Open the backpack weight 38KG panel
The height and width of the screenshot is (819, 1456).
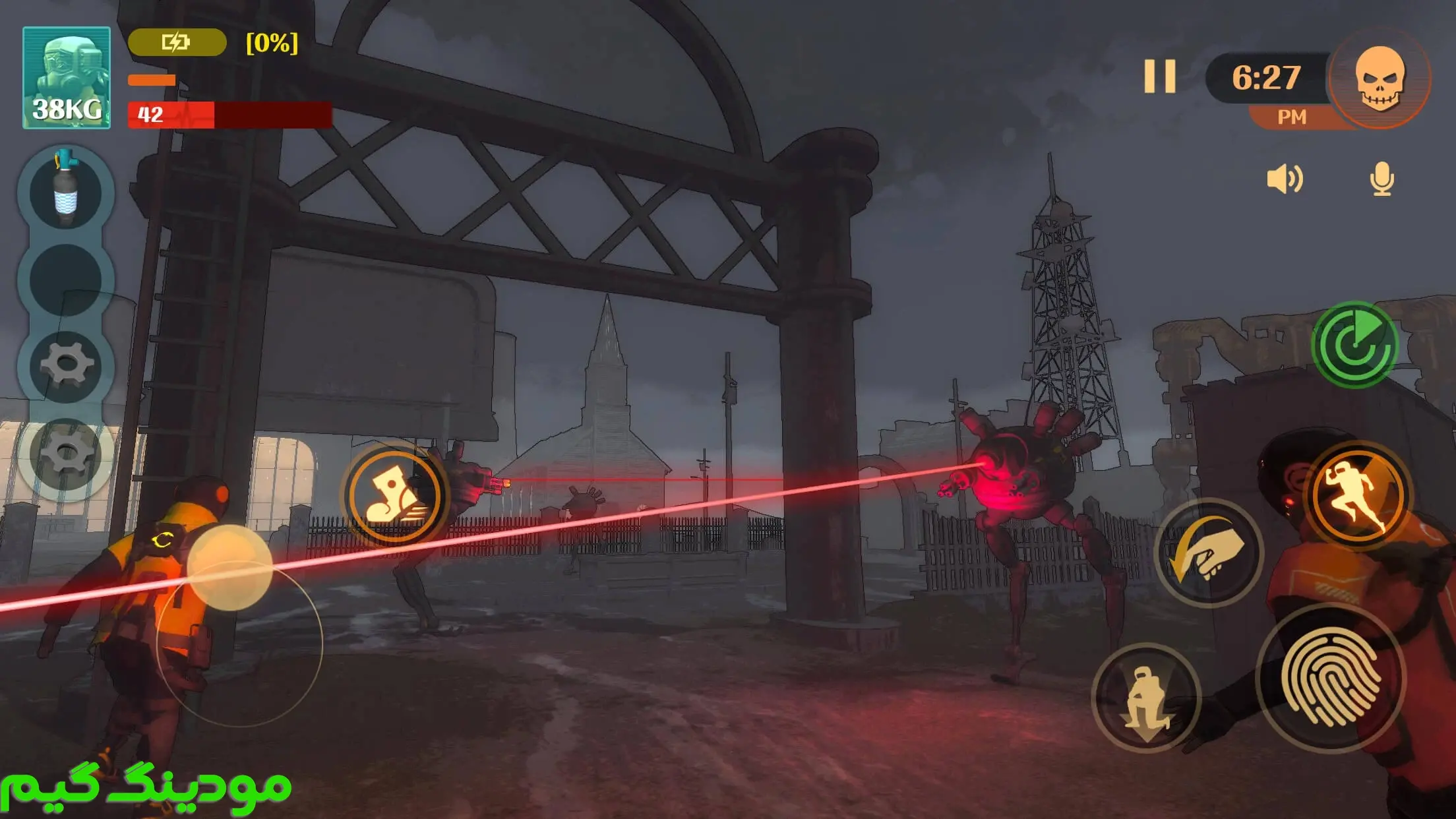click(x=67, y=78)
